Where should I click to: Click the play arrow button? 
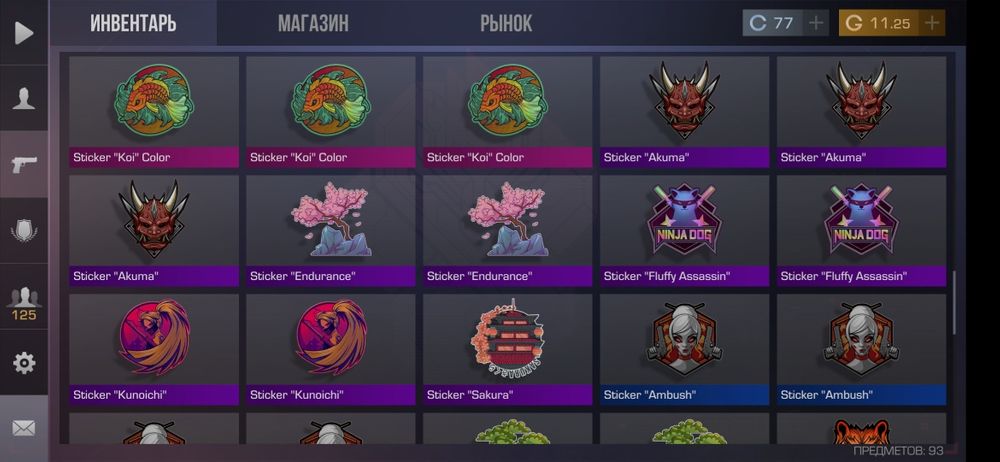point(24,32)
